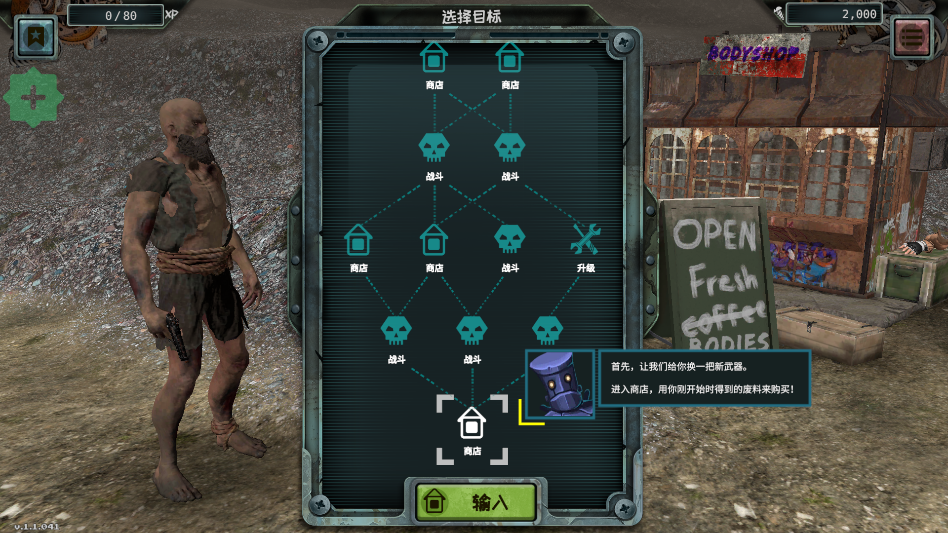Click the green 输入 enter button
The image size is (948, 533).
[x=476, y=501]
